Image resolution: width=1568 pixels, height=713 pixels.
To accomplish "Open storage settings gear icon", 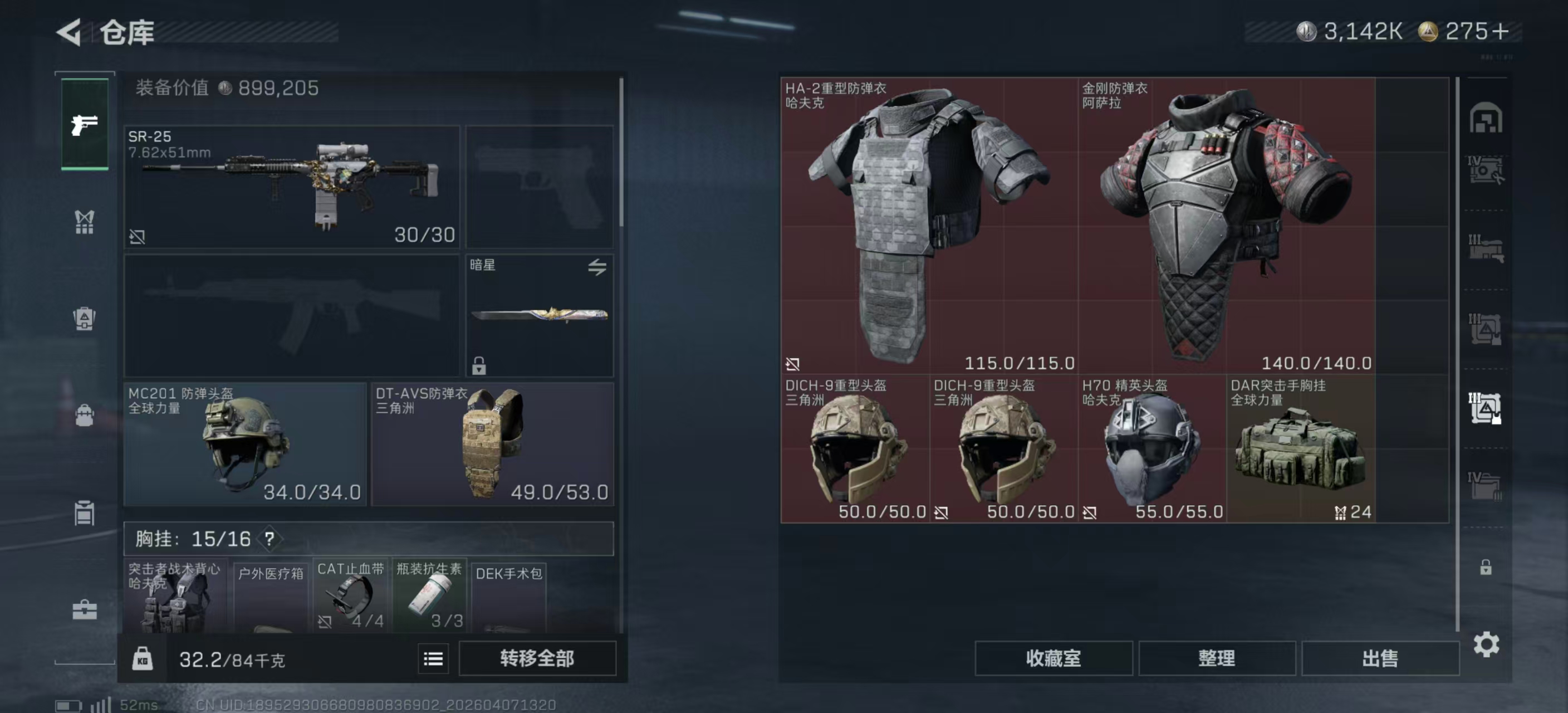I will click(x=1486, y=644).
